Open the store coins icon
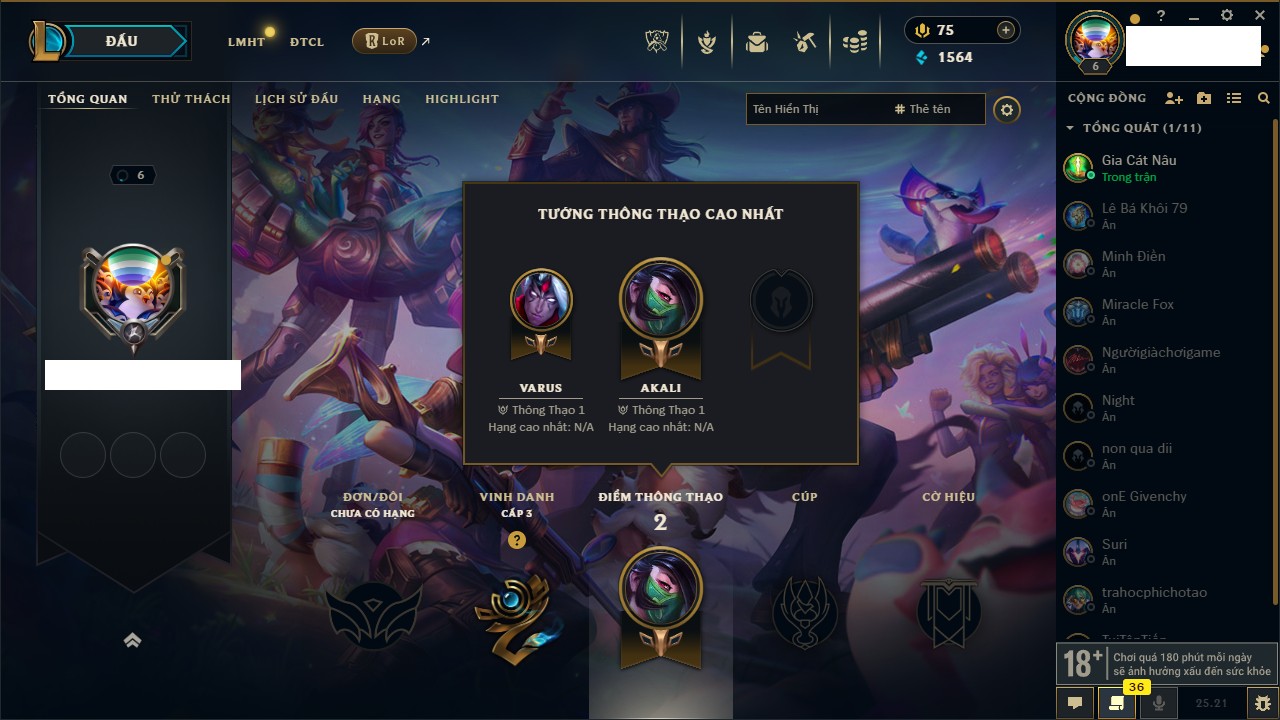This screenshot has height=720, width=1280. (x=854, y=42)
